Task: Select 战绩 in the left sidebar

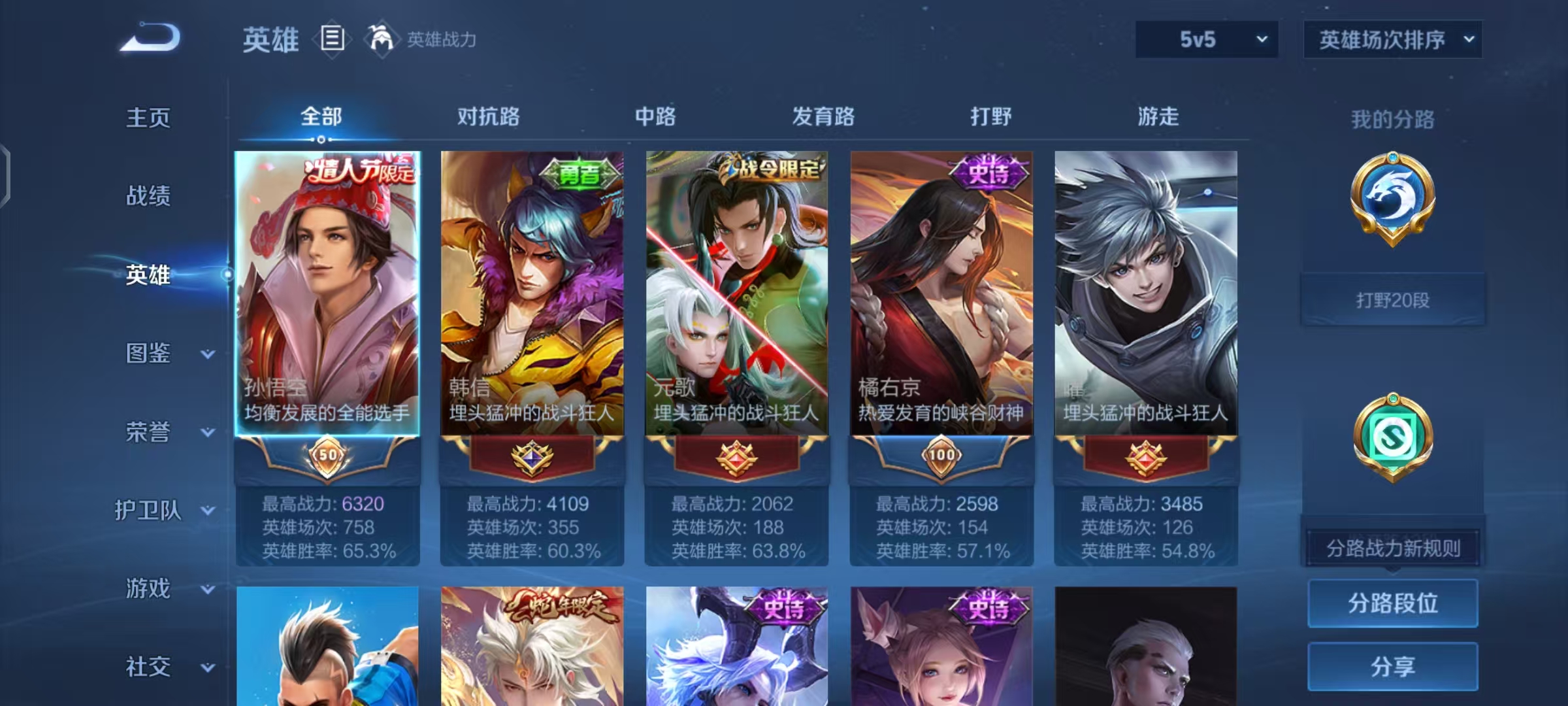Action: click(148, 196)
